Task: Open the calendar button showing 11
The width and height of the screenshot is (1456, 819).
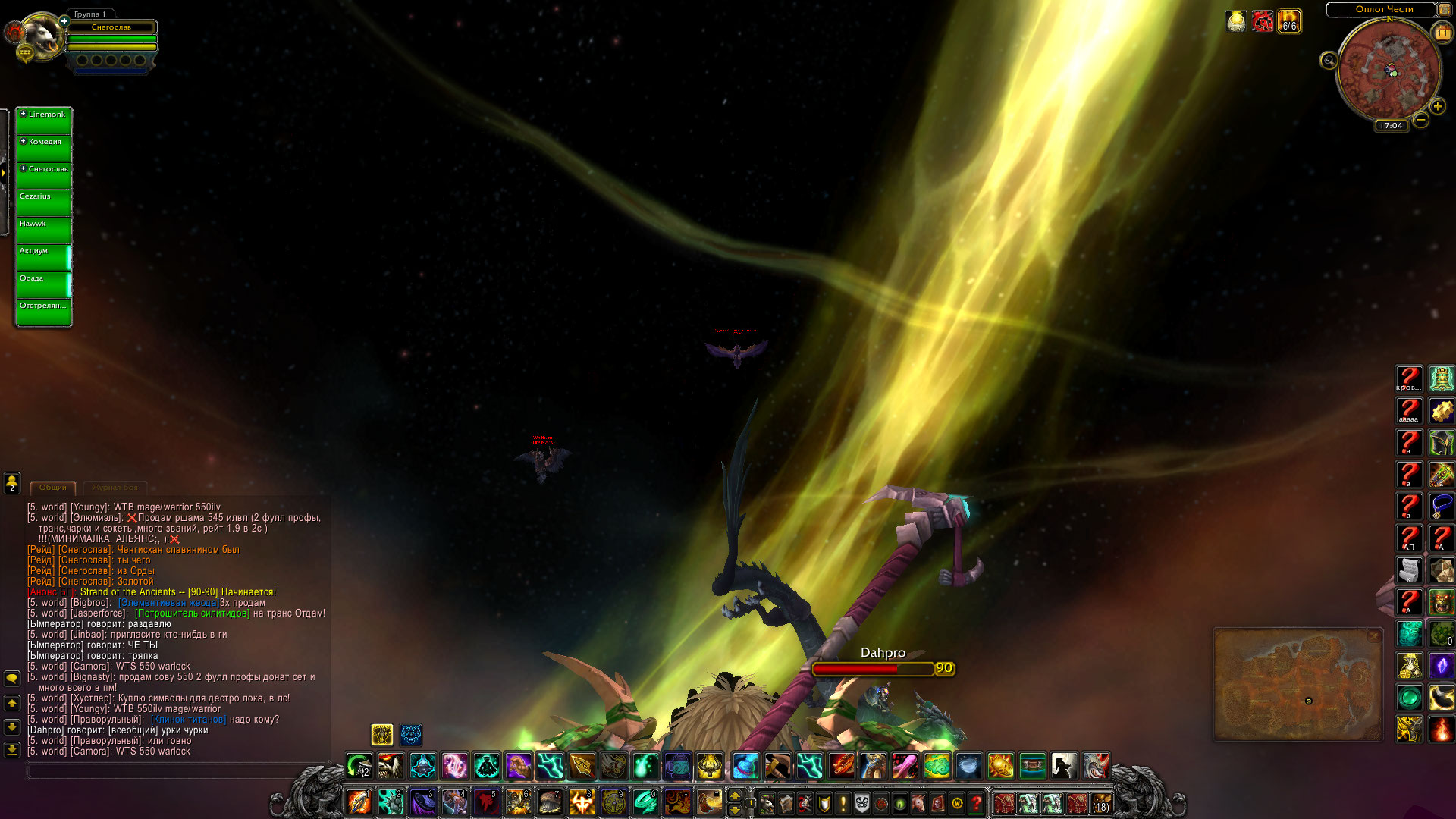Action: point(1442,33)
